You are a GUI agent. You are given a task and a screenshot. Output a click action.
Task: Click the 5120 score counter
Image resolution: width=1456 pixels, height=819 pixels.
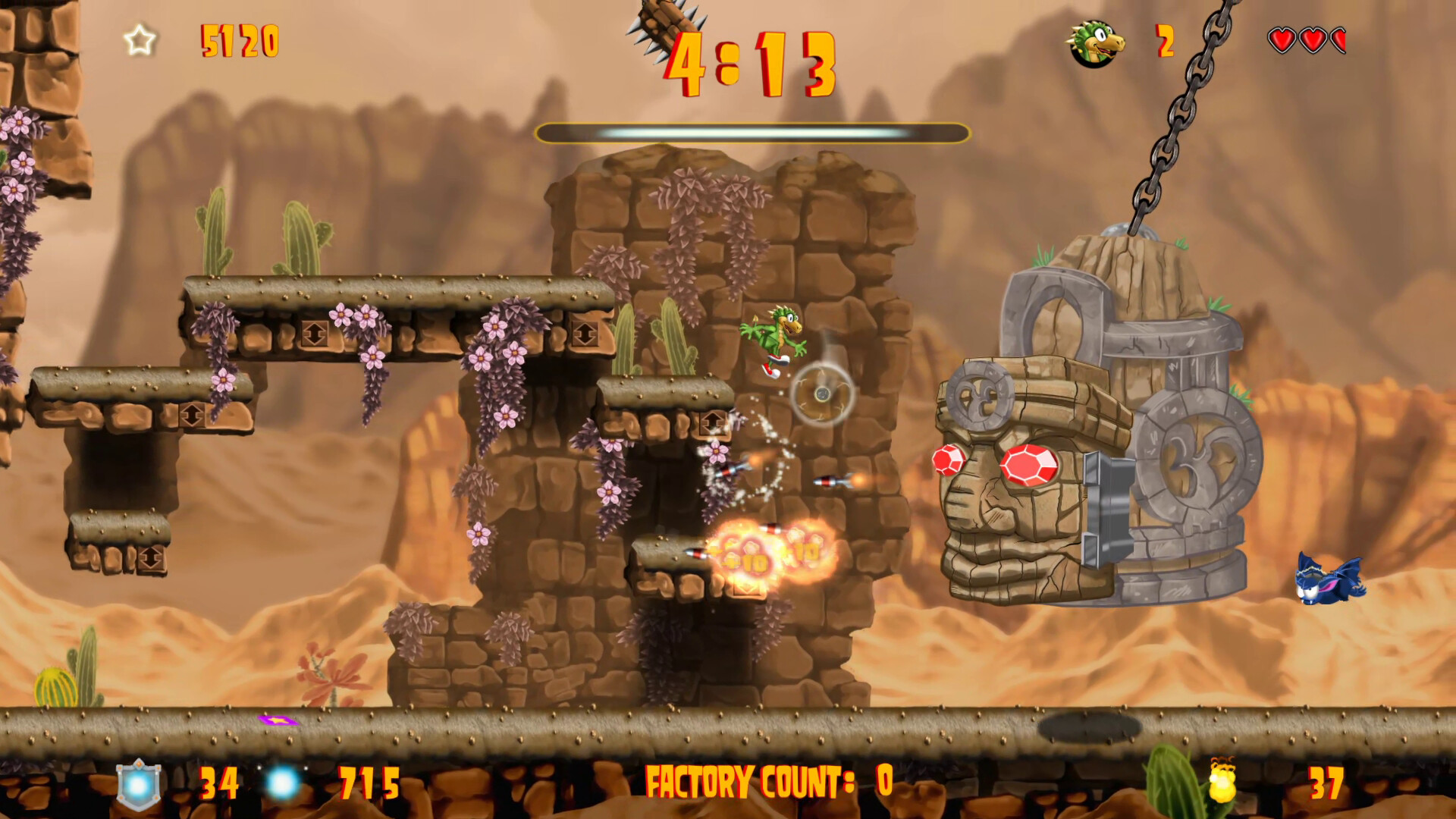click(239, 42)
